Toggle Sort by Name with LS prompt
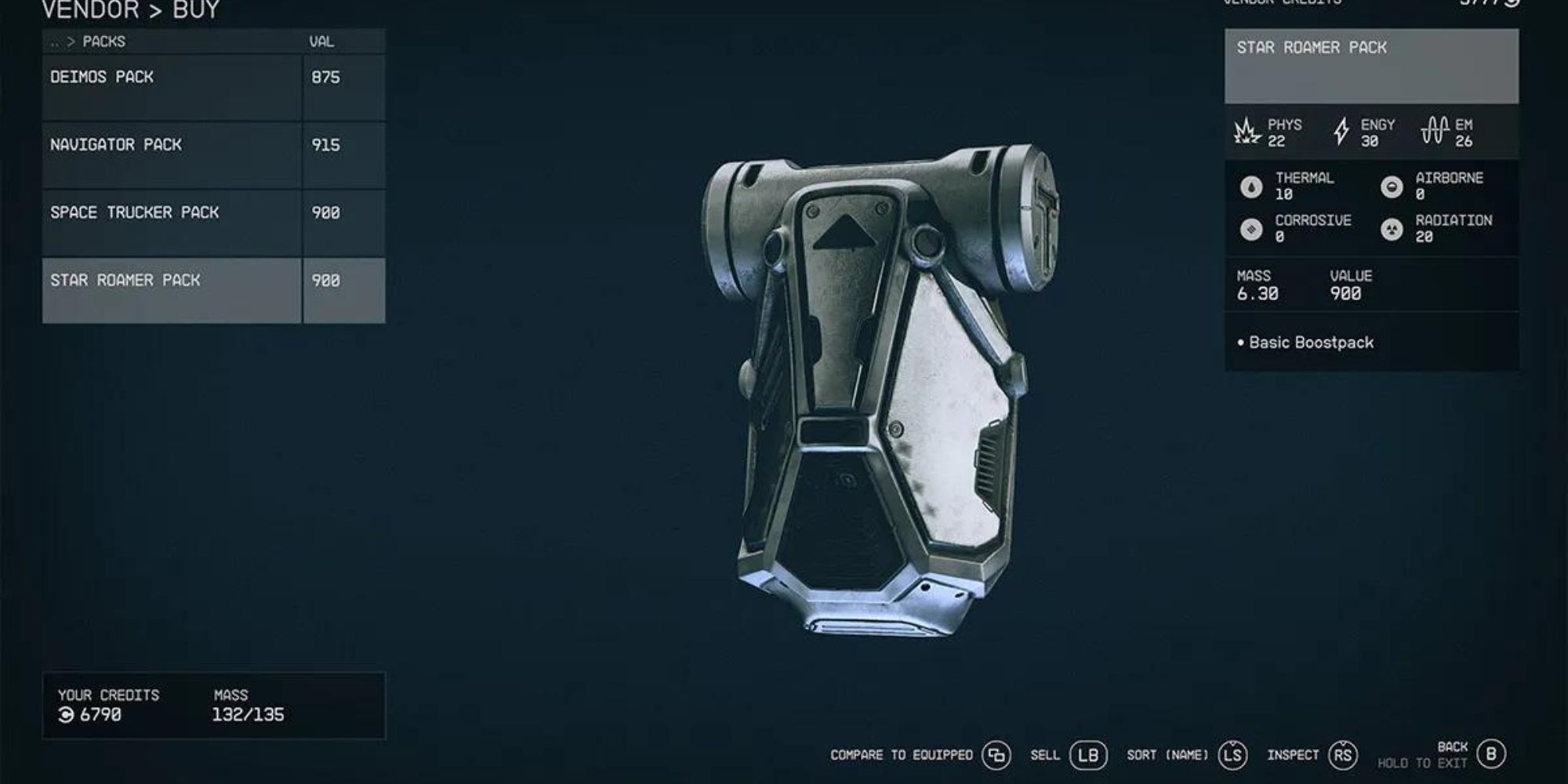Image resolution: width=1568 pixels, height=784 pixels. [1232, 757]
